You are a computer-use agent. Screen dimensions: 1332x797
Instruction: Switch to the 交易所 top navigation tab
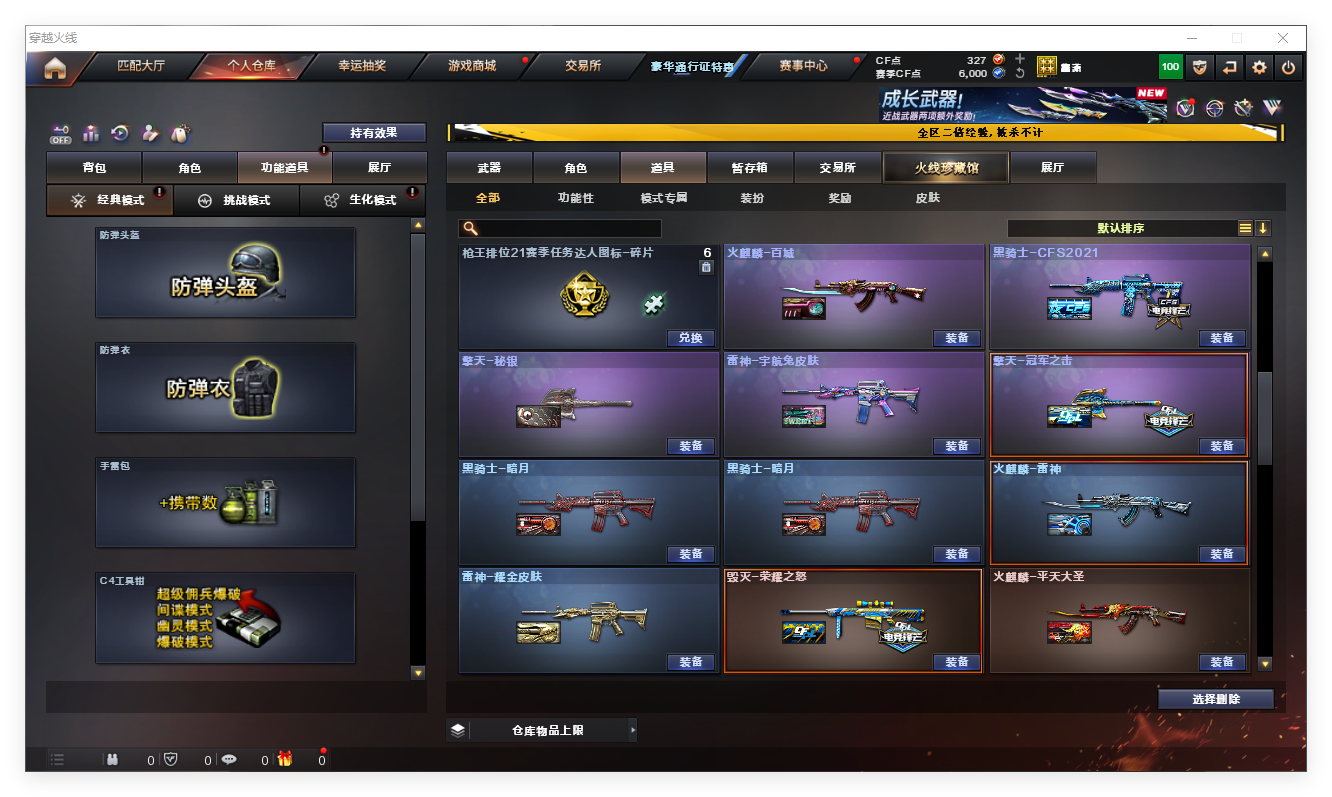[x=583, y=66]
